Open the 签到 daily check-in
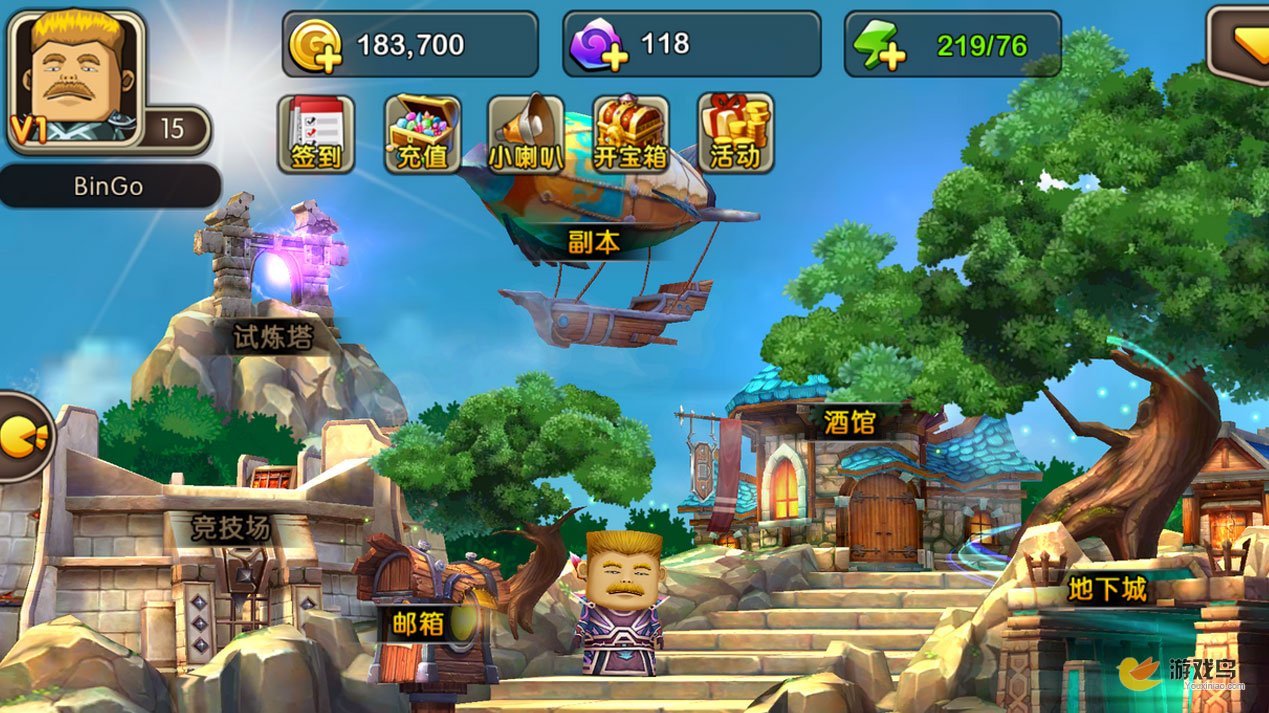This screenshot has height=713, width=1269. tap(316, 133)
